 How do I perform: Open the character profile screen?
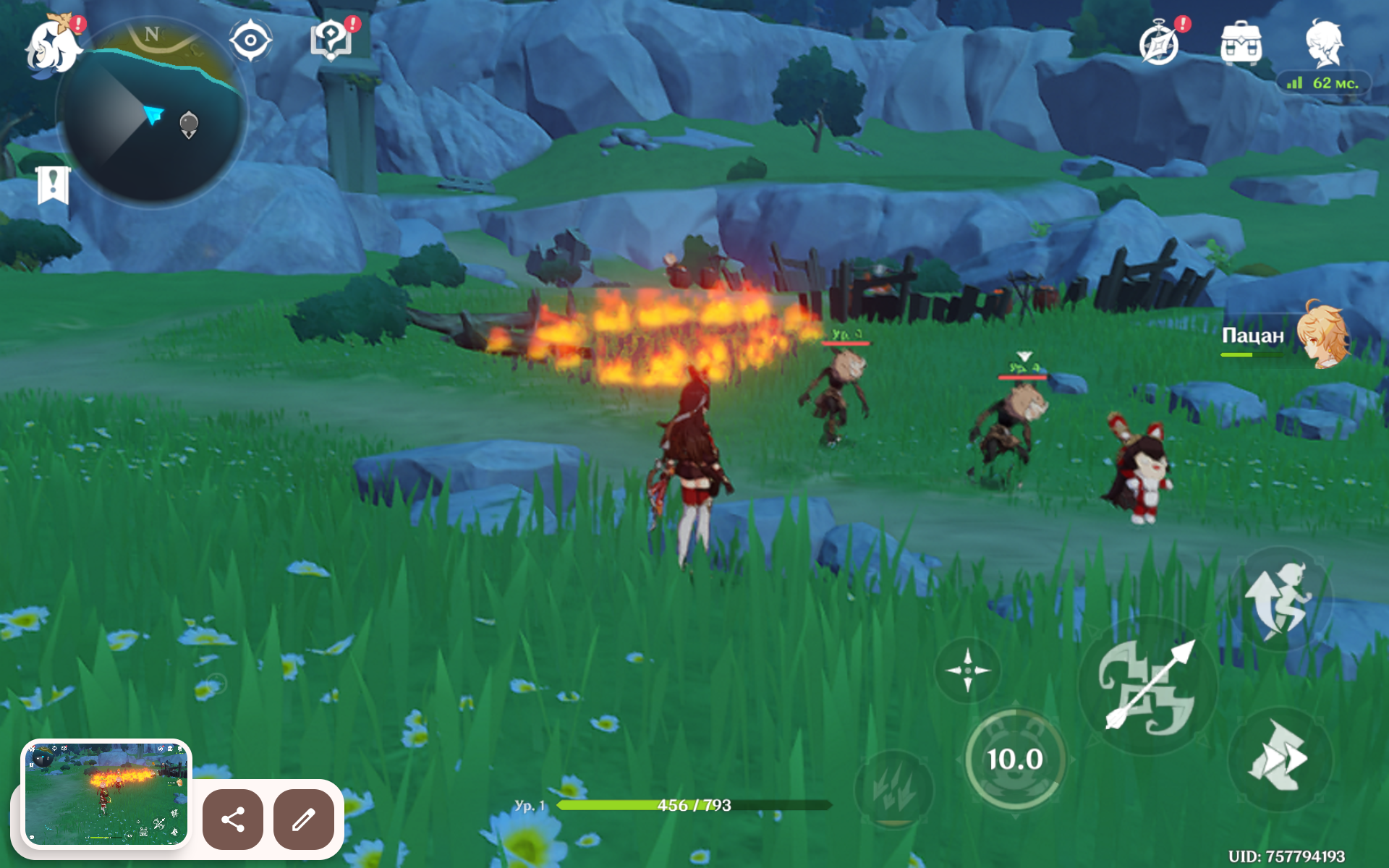1325,43
